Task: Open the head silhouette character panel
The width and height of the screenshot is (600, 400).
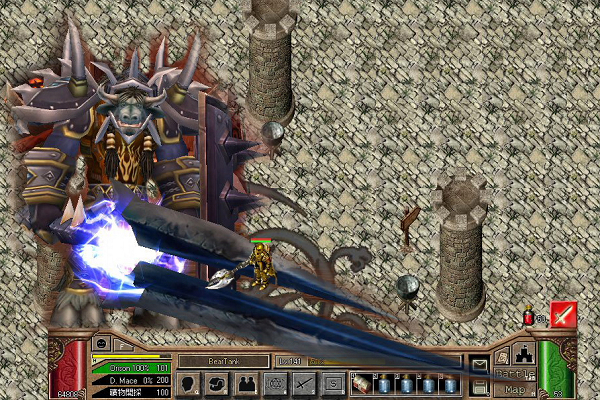Action: 190,382
